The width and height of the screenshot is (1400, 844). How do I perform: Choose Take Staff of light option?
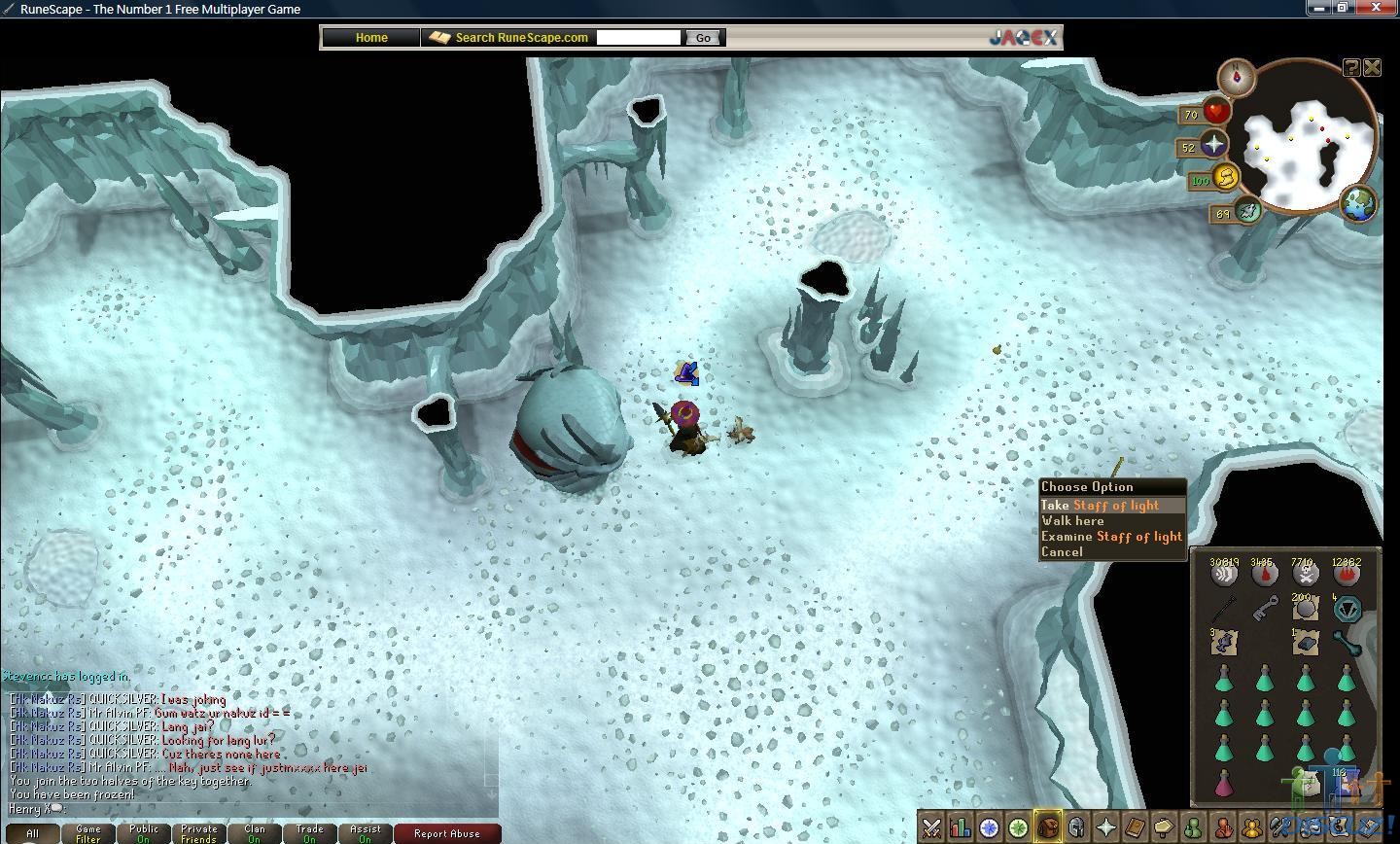click(1100, 506)
